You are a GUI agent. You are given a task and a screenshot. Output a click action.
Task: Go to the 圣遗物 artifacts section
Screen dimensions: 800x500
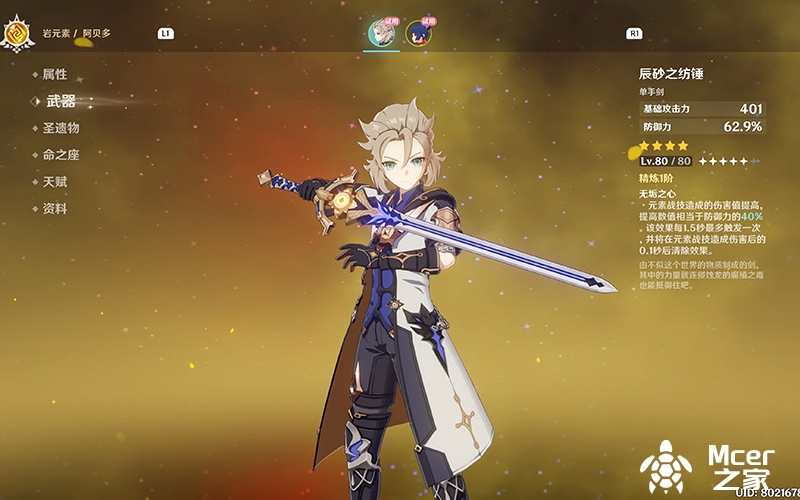tap(60, 128)
